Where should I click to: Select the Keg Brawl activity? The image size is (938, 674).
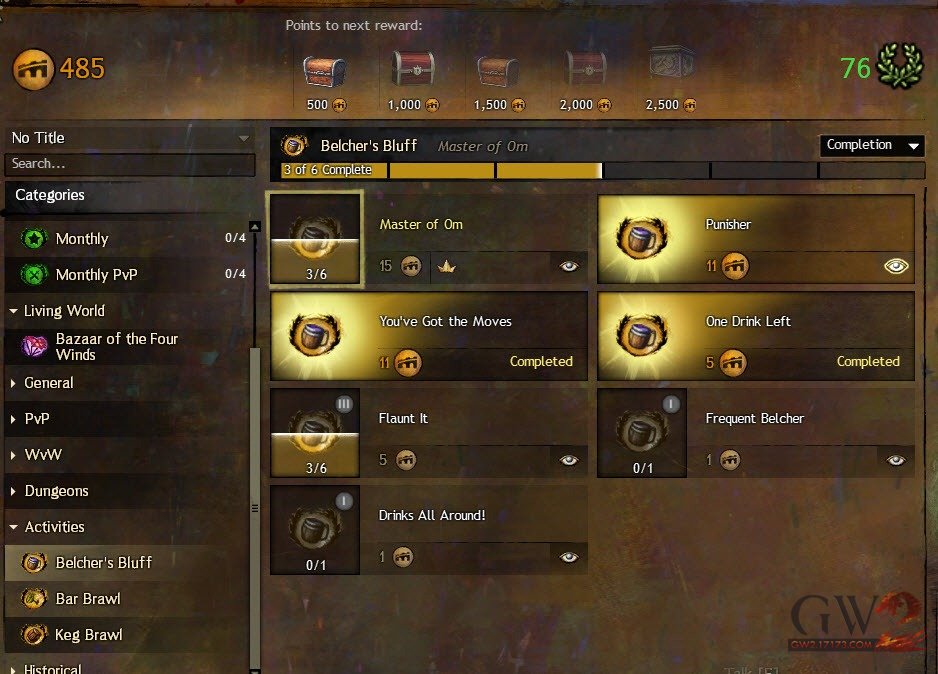89,635
